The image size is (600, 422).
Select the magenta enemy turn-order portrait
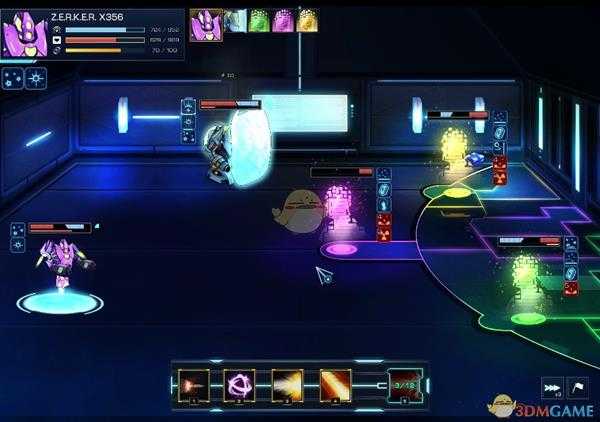click(283, 21)
